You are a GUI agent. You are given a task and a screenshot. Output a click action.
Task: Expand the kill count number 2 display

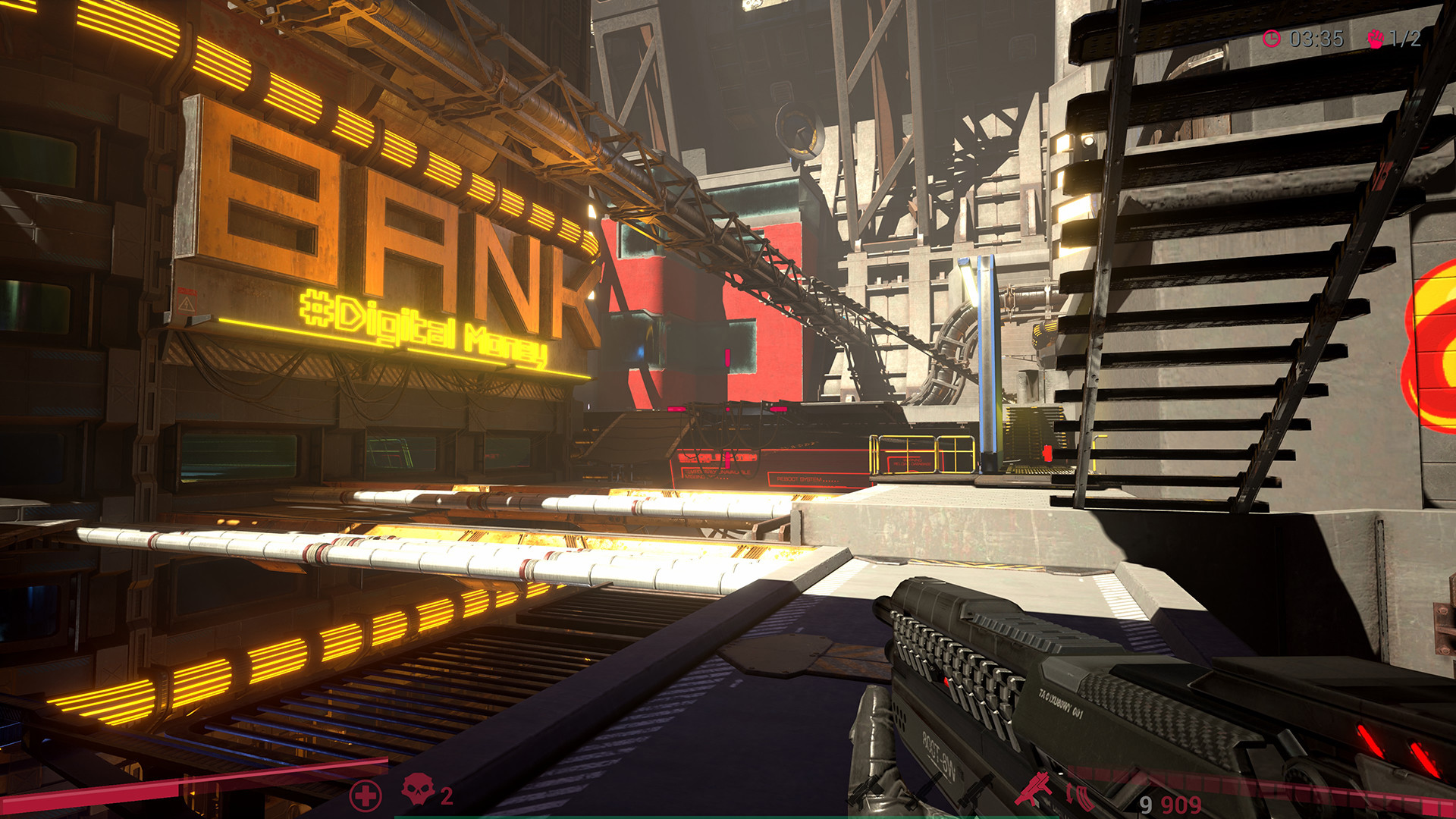[x=447, y=795]
